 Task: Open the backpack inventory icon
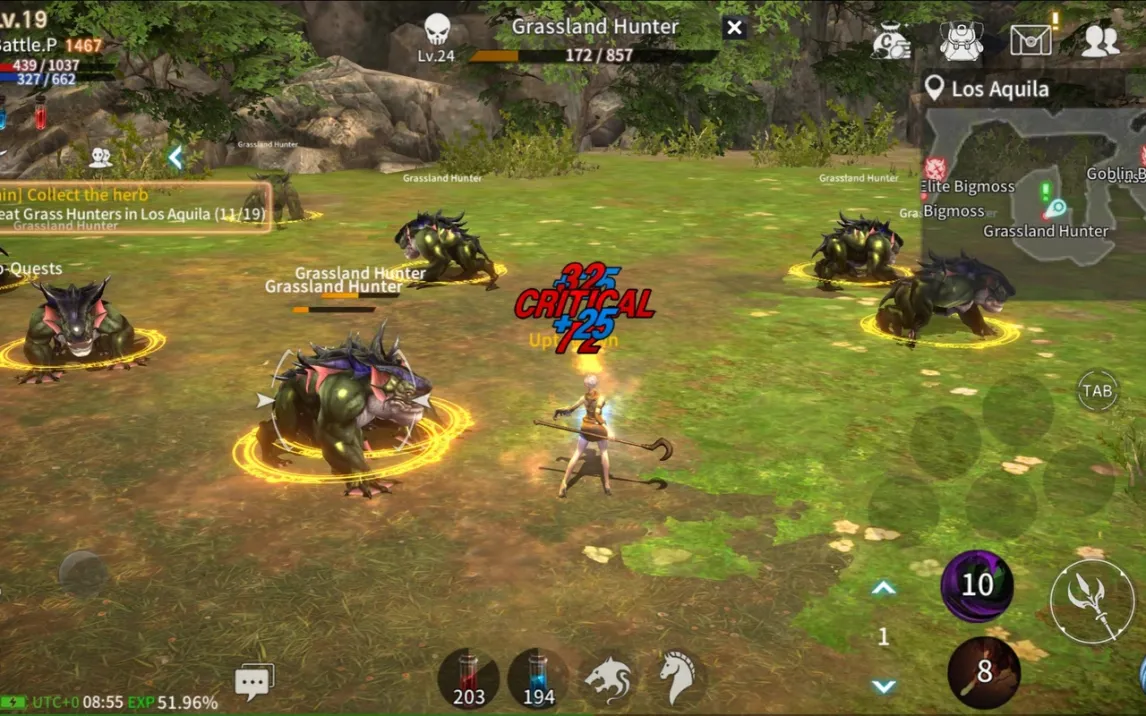point(961,40)
